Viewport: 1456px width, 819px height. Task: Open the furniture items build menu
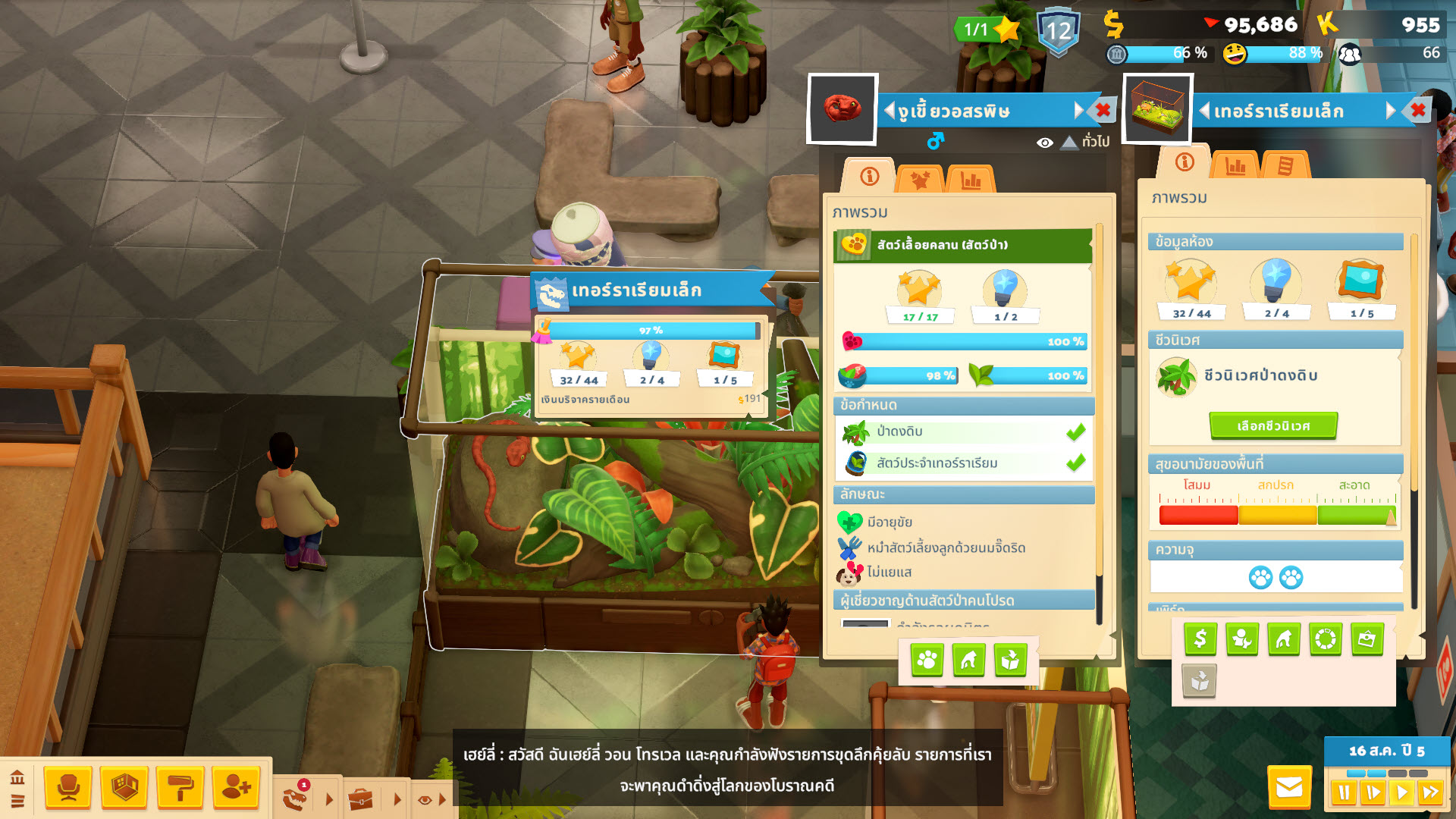coord(68,788)
